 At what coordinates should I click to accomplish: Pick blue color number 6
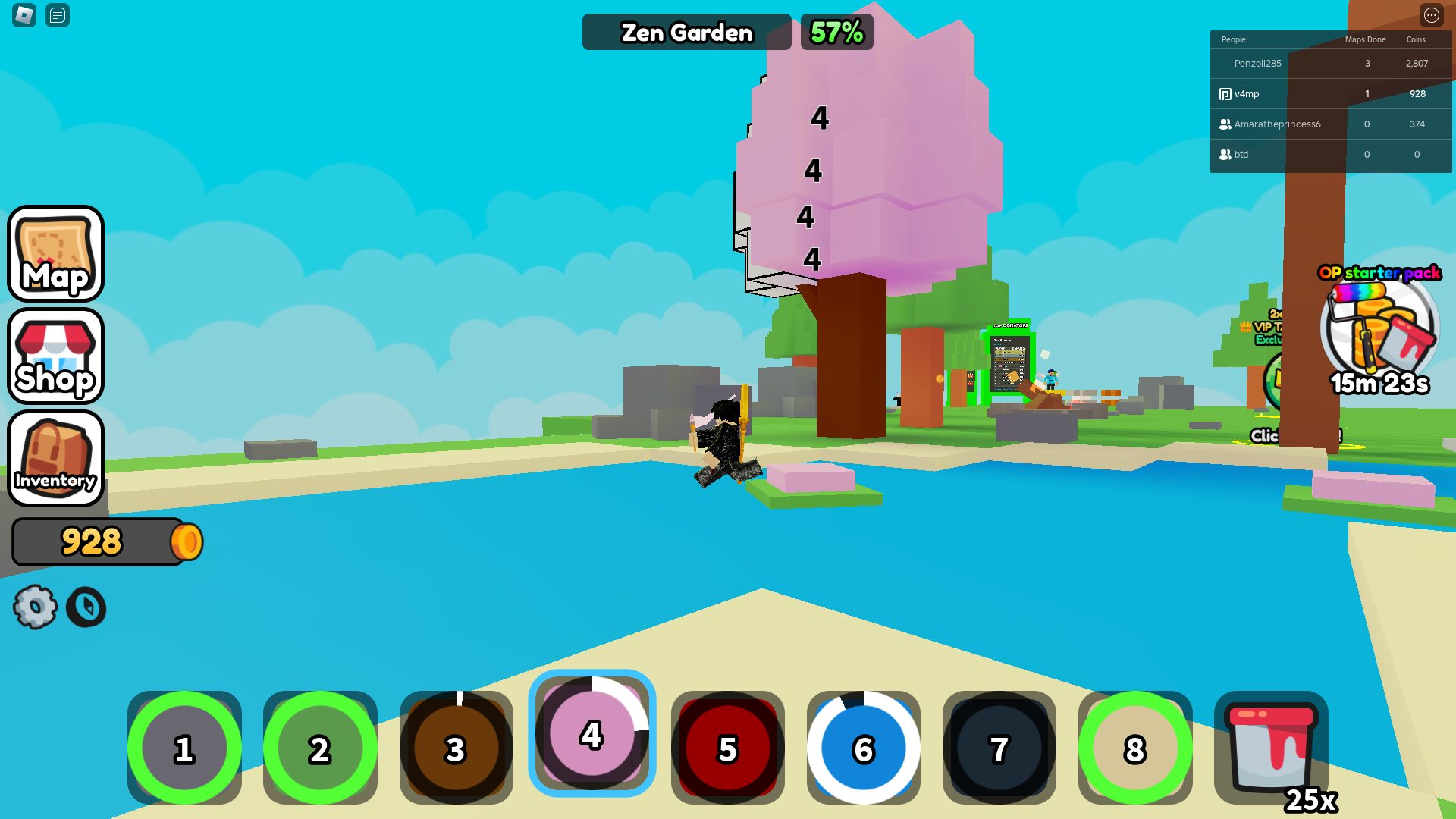pos(863,748)
